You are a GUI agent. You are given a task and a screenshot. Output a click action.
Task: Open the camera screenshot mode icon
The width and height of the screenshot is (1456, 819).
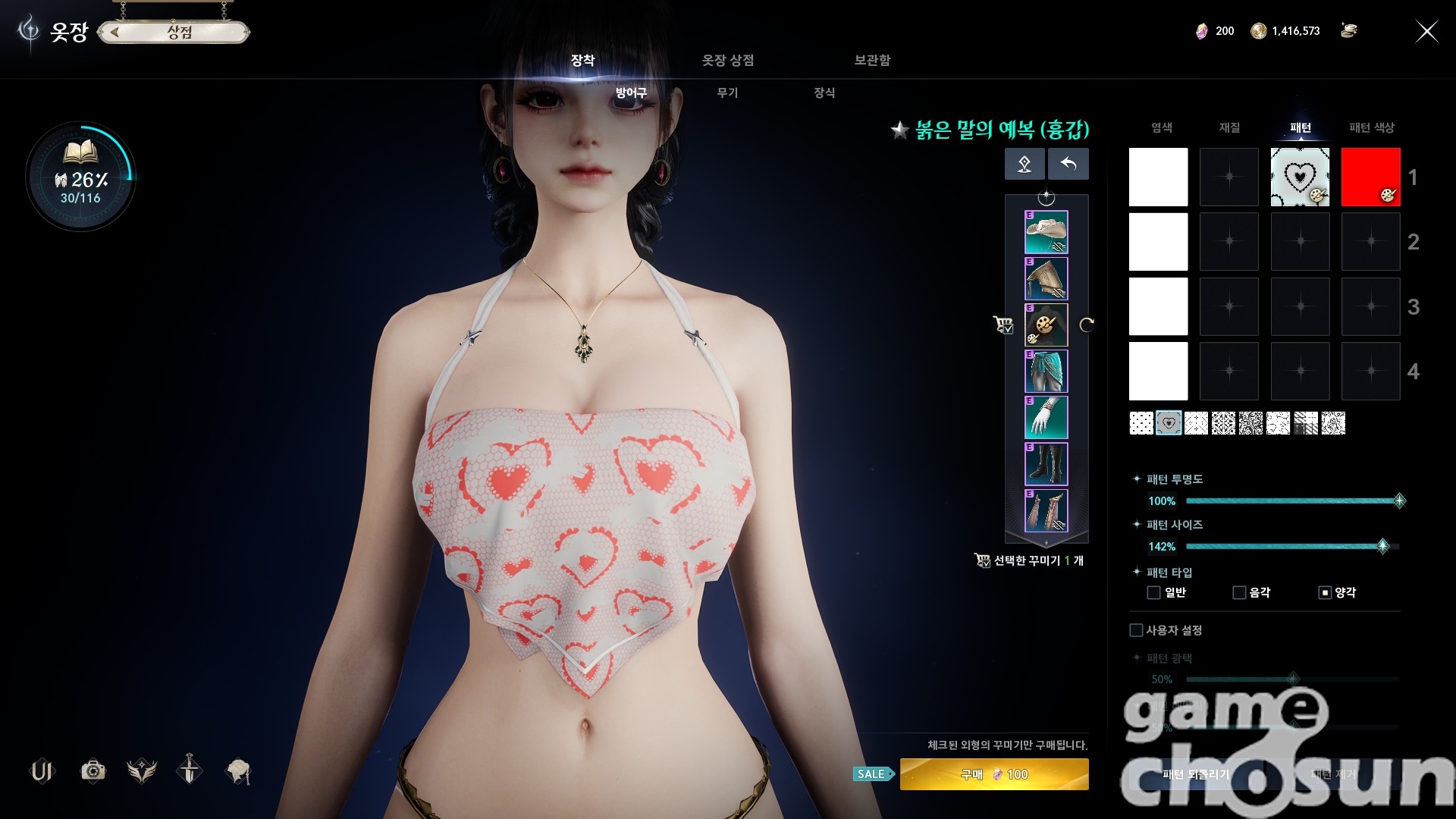tap(93, 771)
